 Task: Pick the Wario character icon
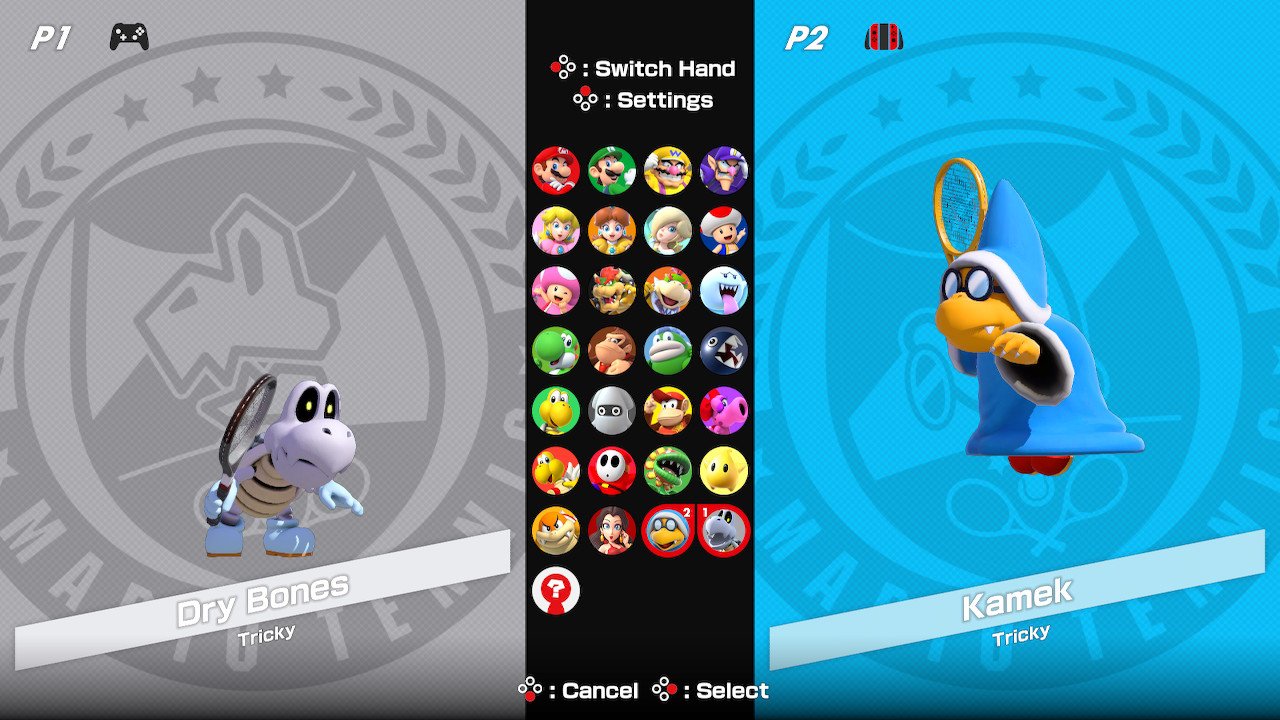coord(668,170)
